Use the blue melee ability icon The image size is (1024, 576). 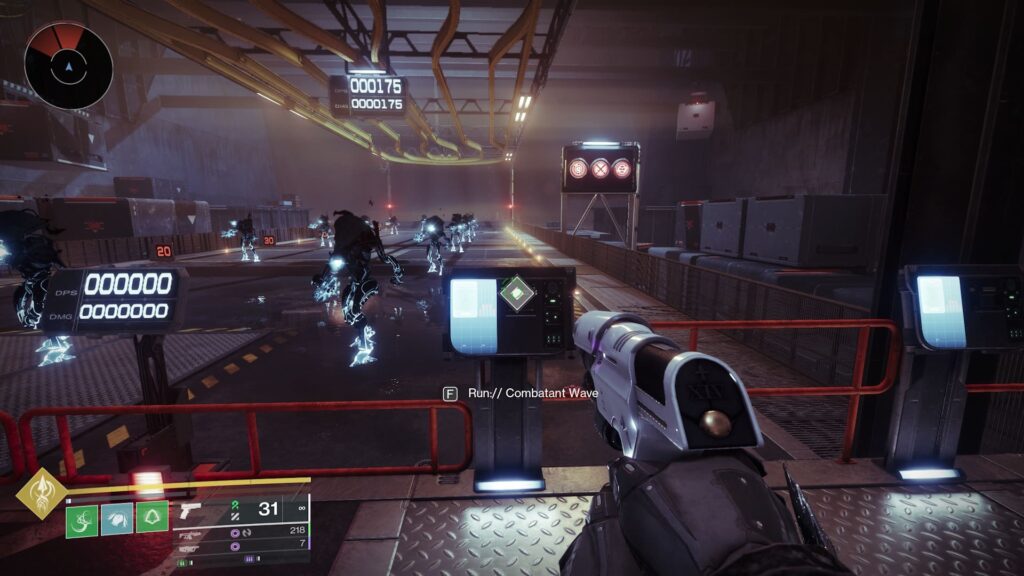116,519
